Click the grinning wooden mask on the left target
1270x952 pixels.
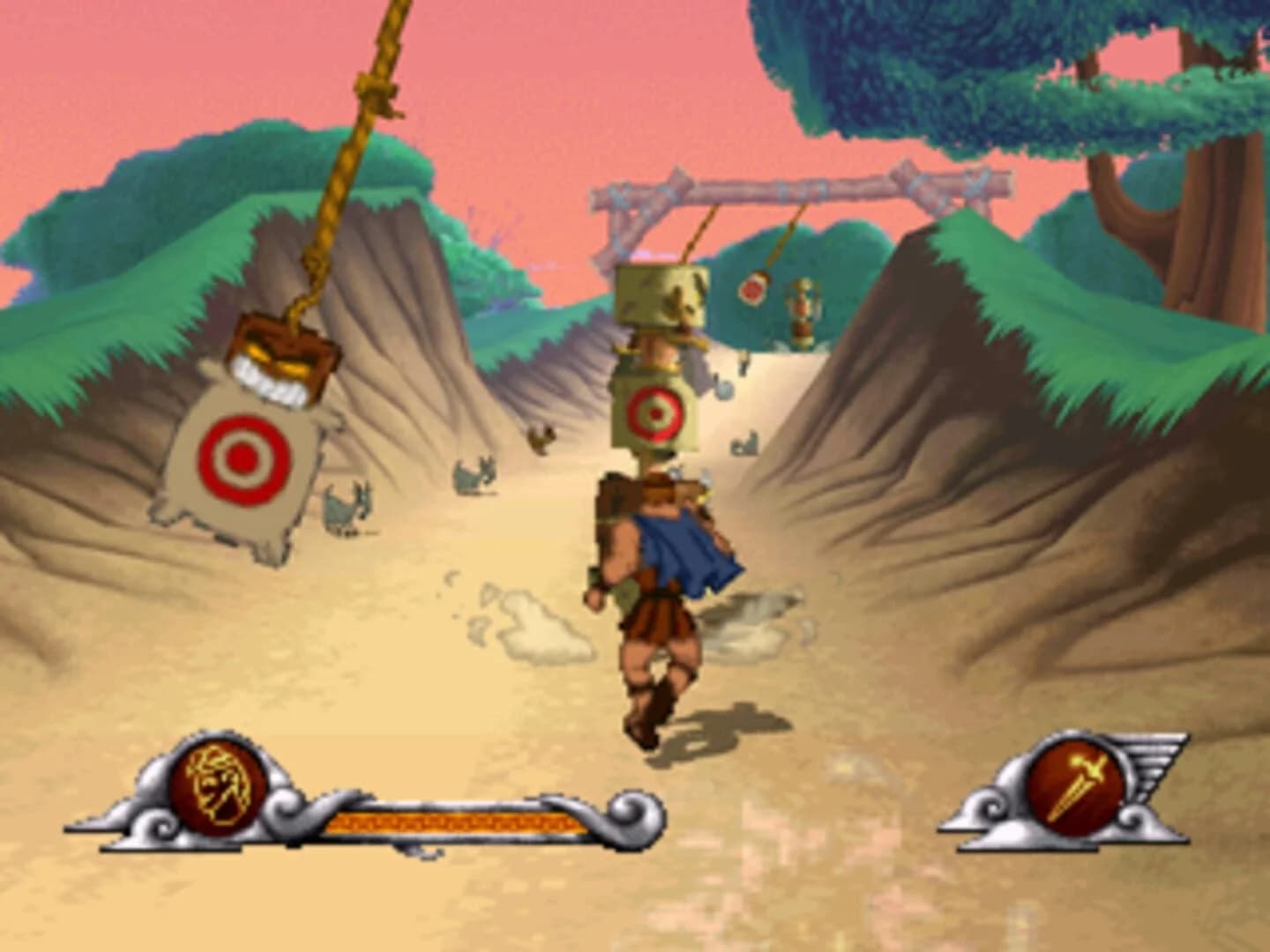point(282,361)
